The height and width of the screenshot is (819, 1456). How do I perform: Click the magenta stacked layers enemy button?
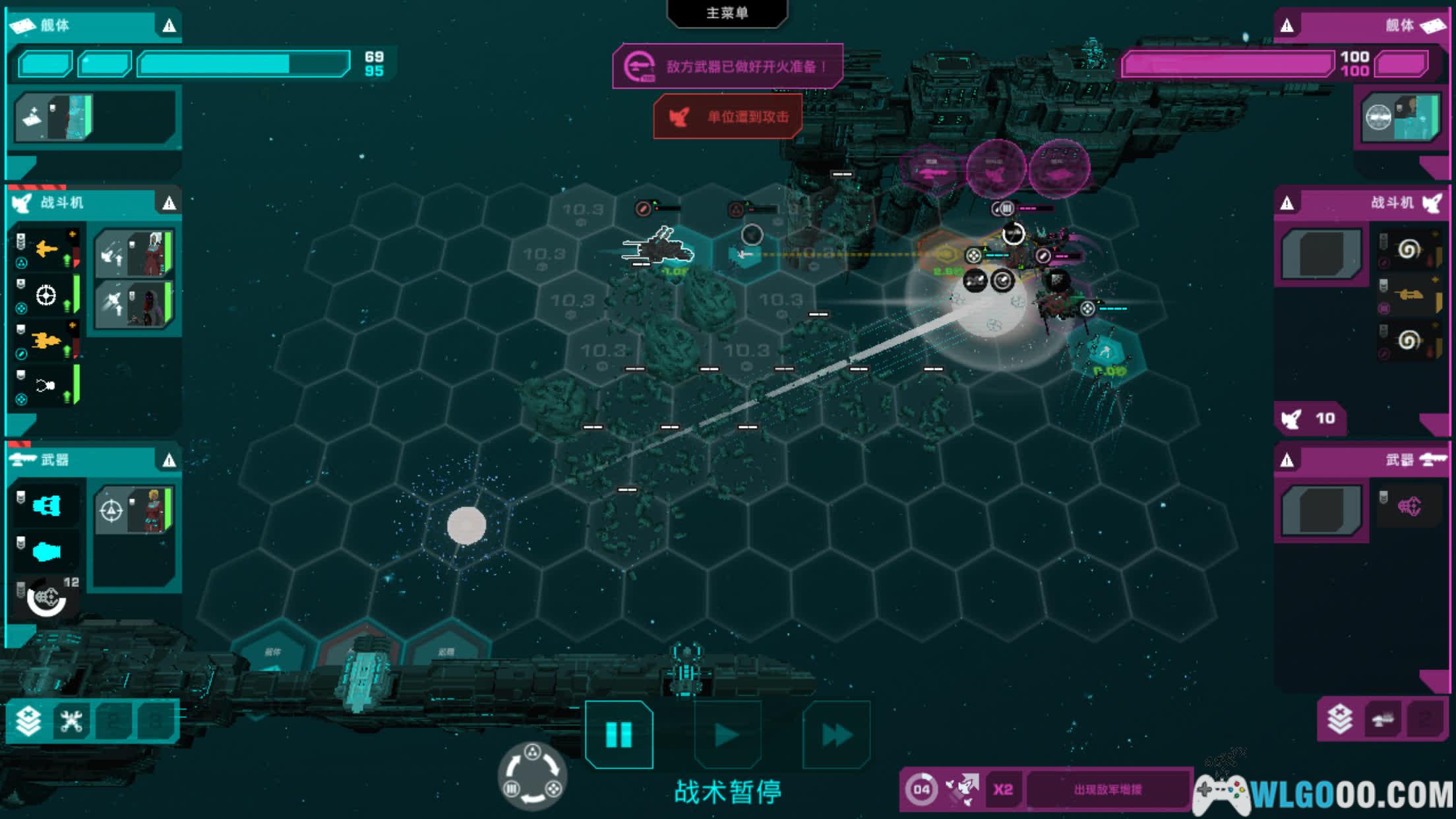pos(1339,719)
